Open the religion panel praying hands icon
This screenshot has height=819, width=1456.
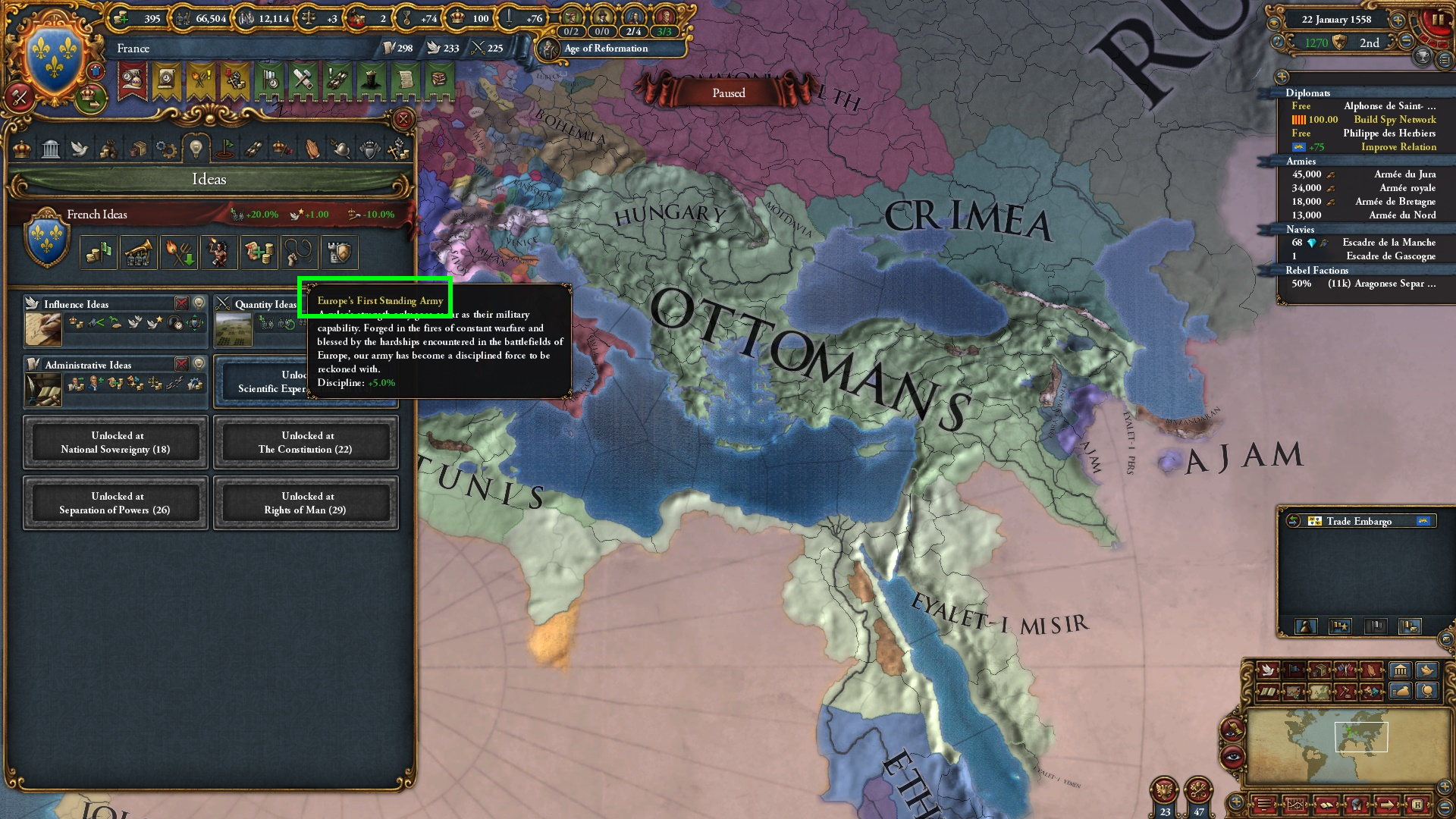click(312, 150)
